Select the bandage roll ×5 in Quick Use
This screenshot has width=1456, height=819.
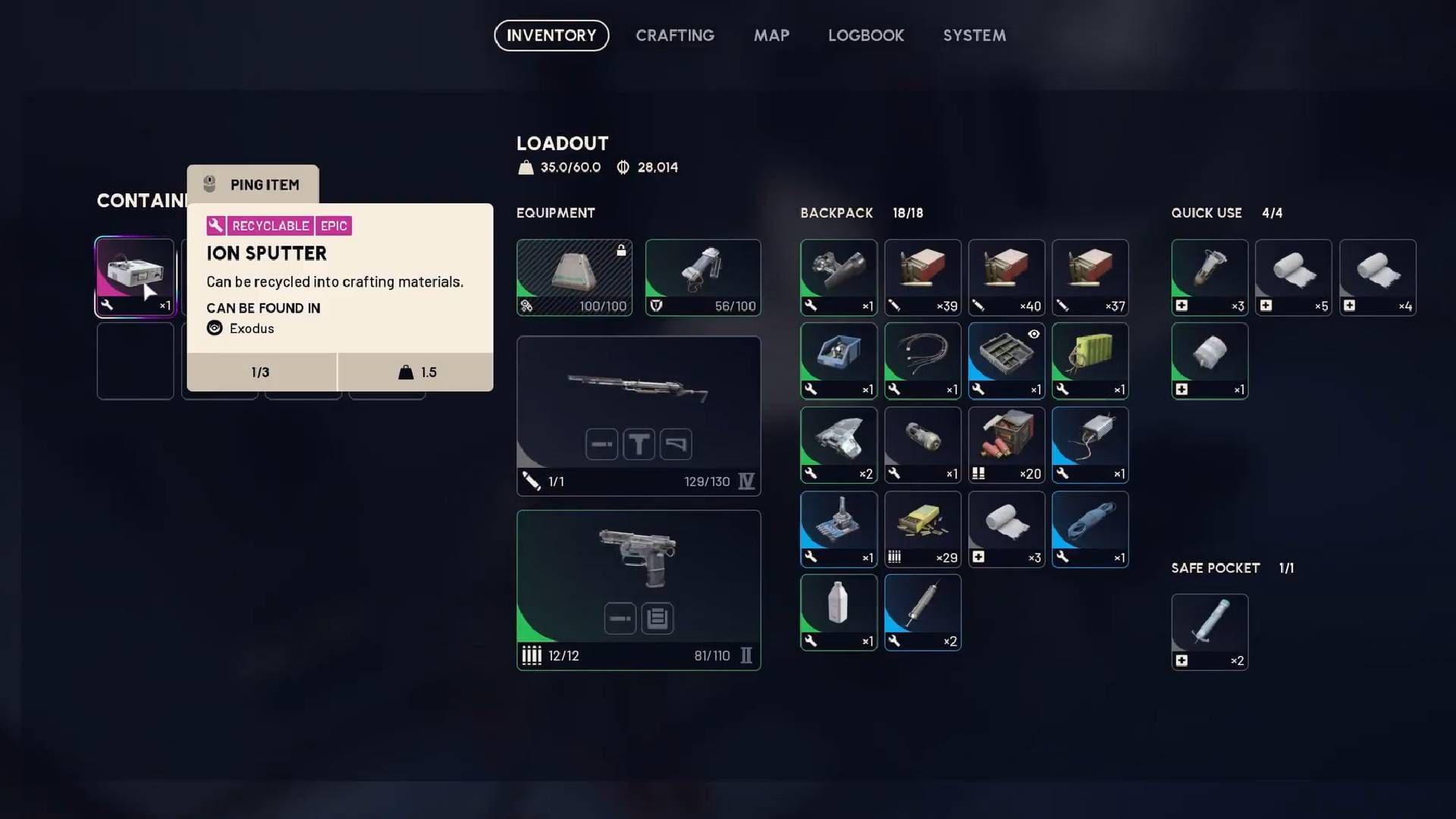1293,277
